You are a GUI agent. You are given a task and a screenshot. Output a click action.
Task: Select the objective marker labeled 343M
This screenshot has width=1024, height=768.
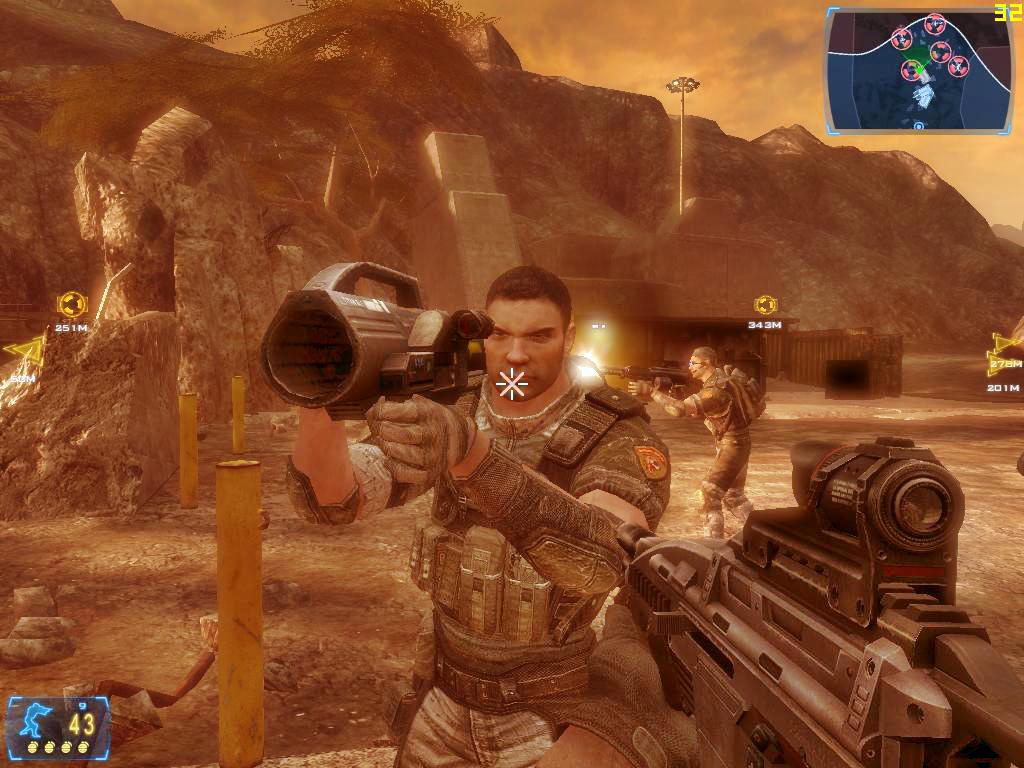pyautogui.click(x=765, y=304)
